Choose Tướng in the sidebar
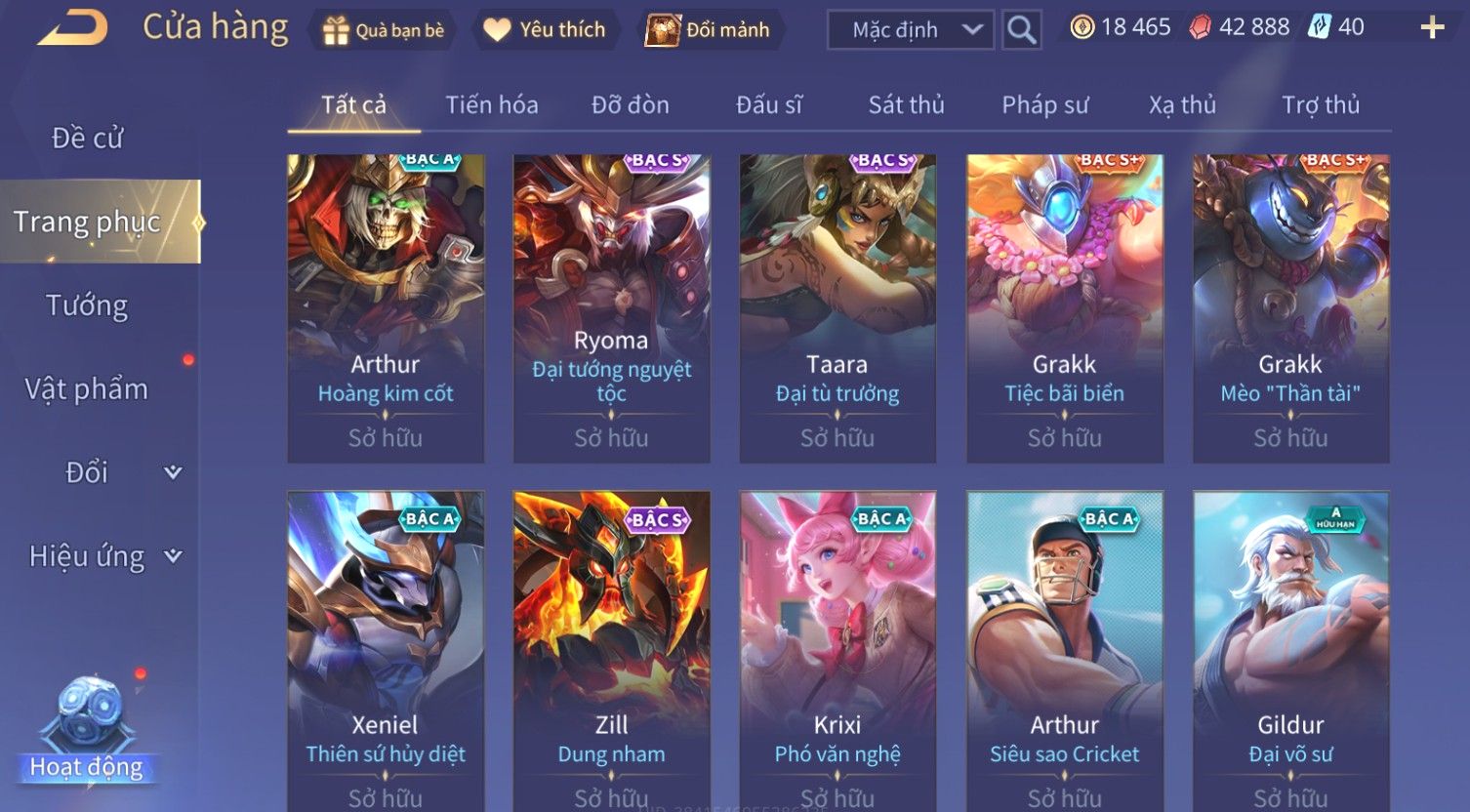The height and width of the screenshot is (812, 1470). coord(88,305)
